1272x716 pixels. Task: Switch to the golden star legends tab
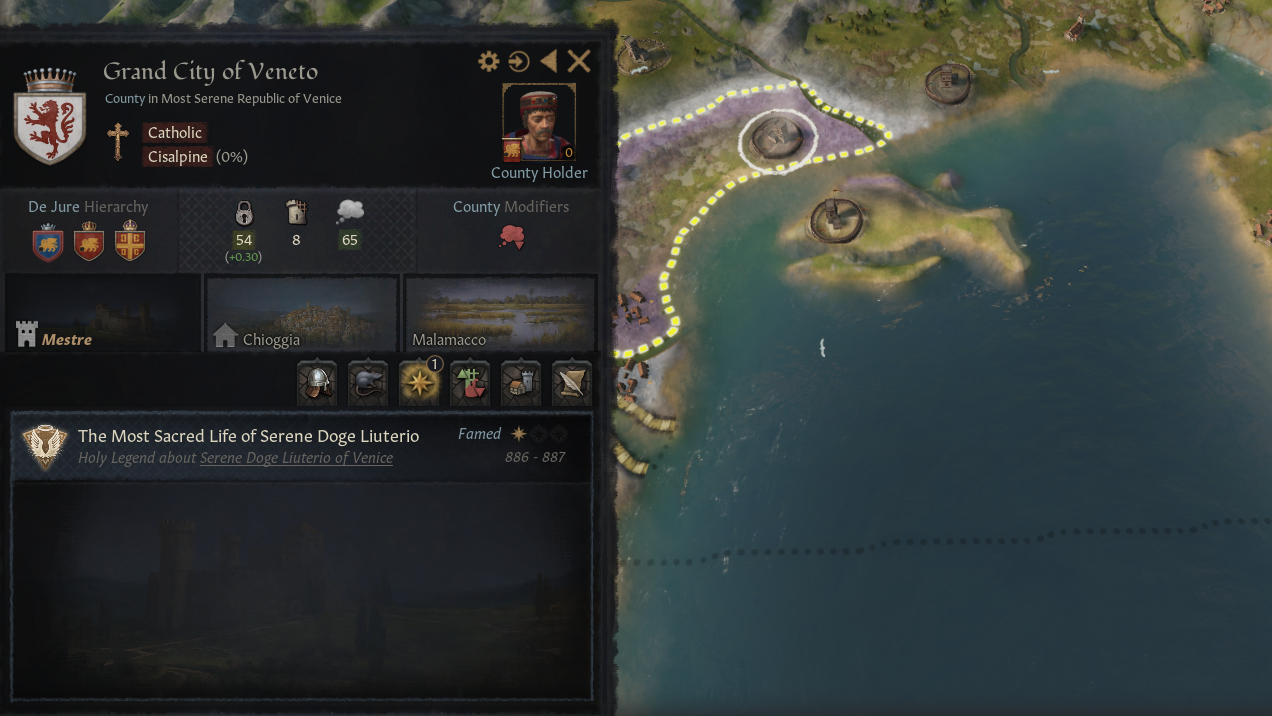point(419,383)
